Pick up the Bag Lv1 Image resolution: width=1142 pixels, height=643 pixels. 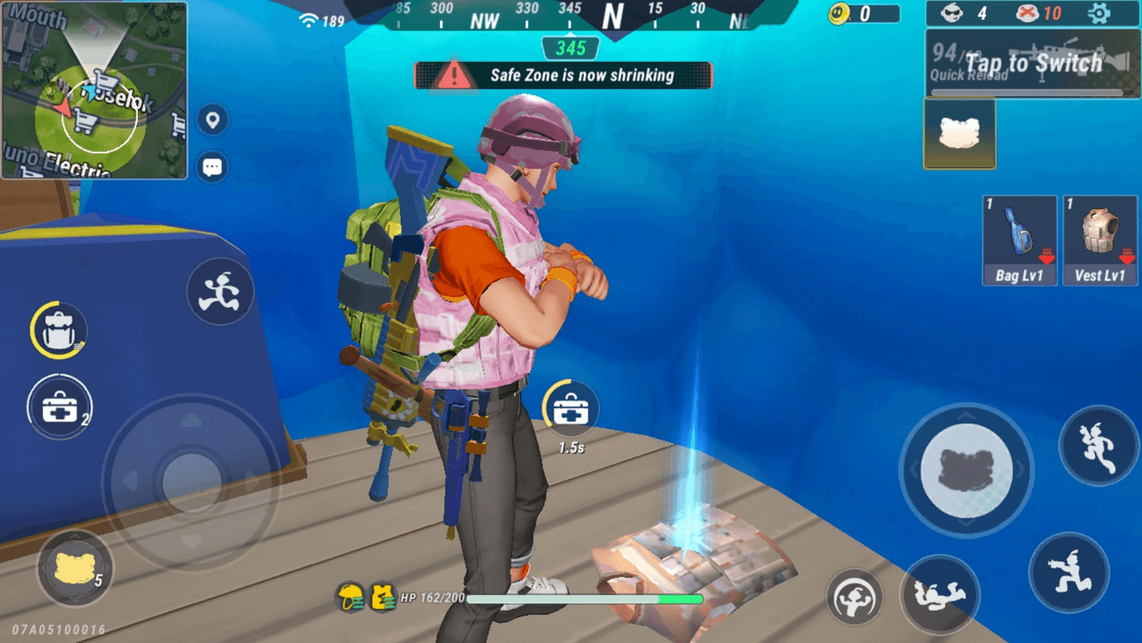(x=1019, y=240)
